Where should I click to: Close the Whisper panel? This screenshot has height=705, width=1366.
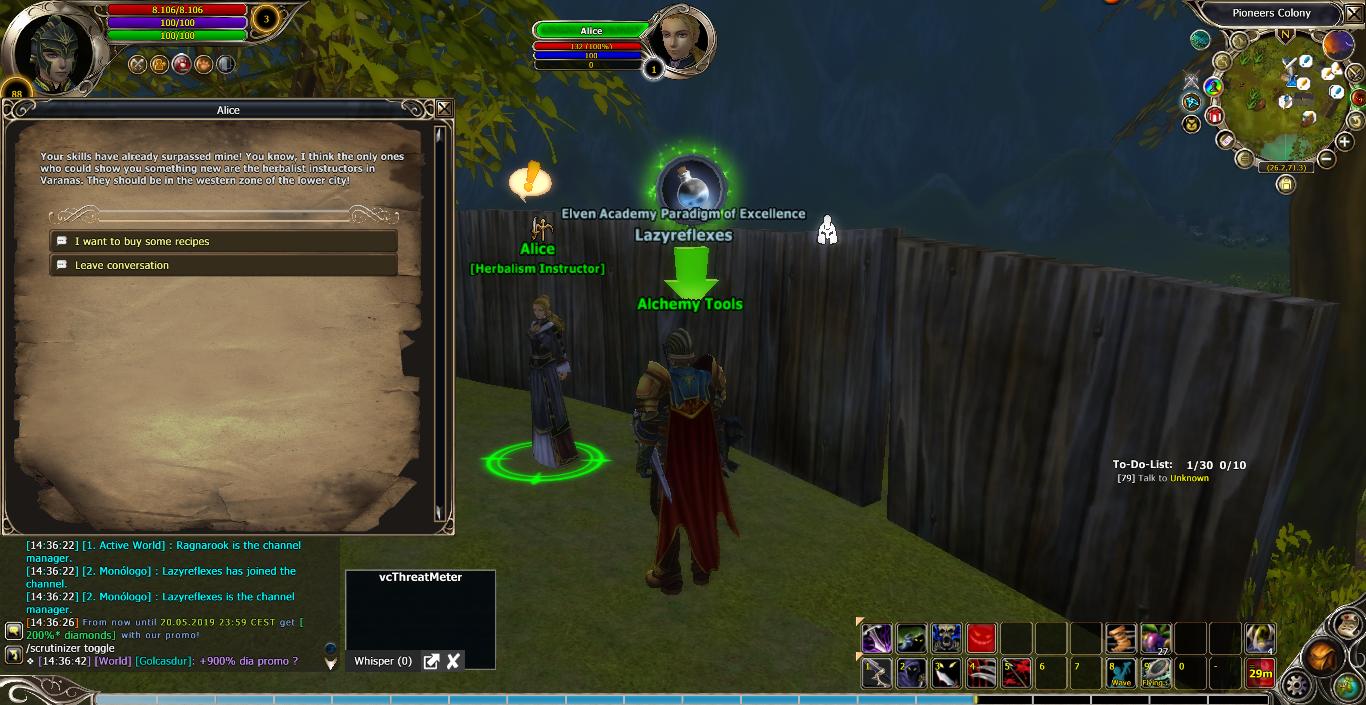(x=453, y=661)
